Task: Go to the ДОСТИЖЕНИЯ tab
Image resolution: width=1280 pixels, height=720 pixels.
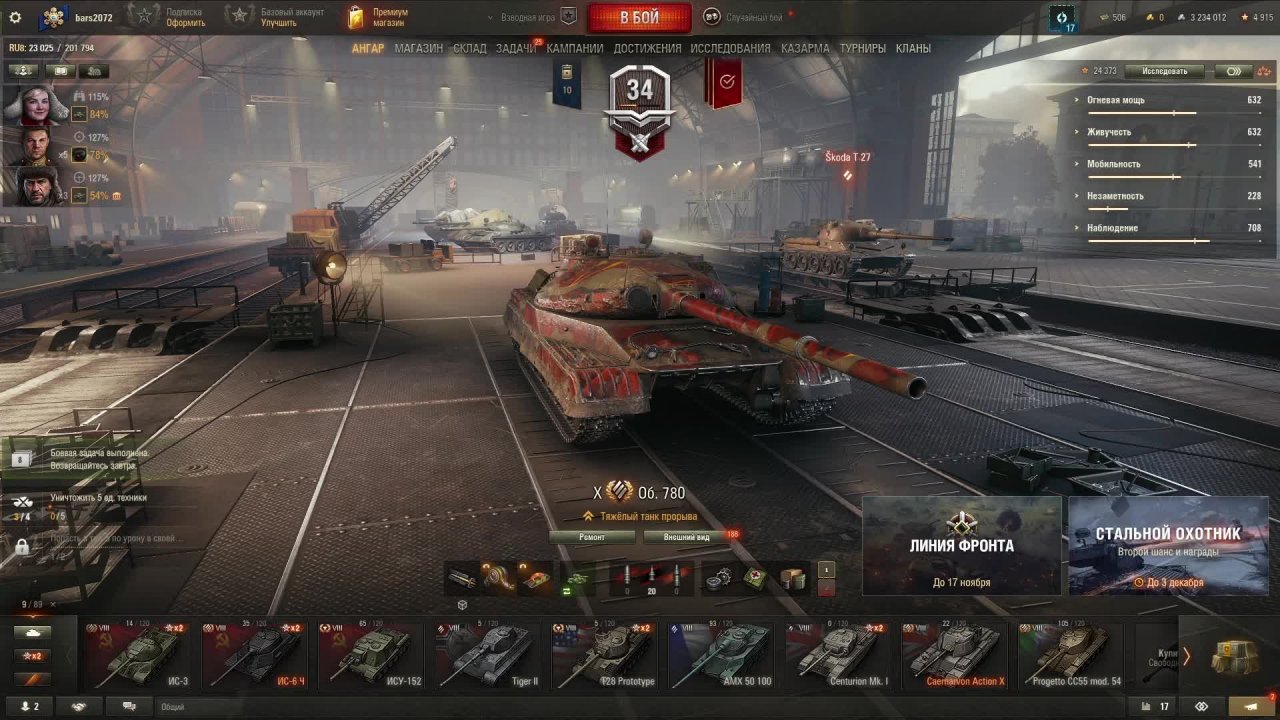Action: 647,48
